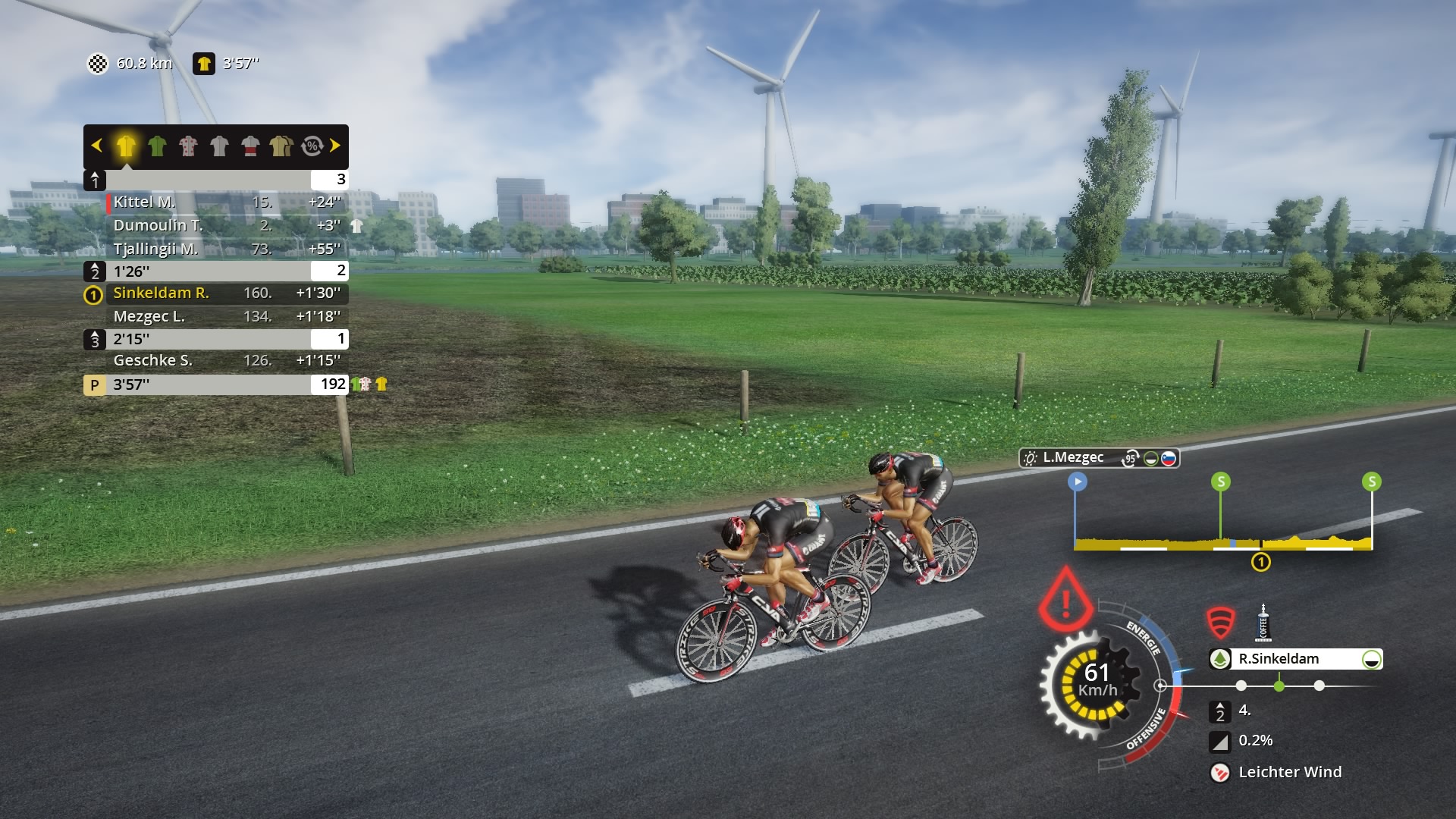
Task: Click the right yellow arrow on jersey bar
Action: [x=335, y=146]
